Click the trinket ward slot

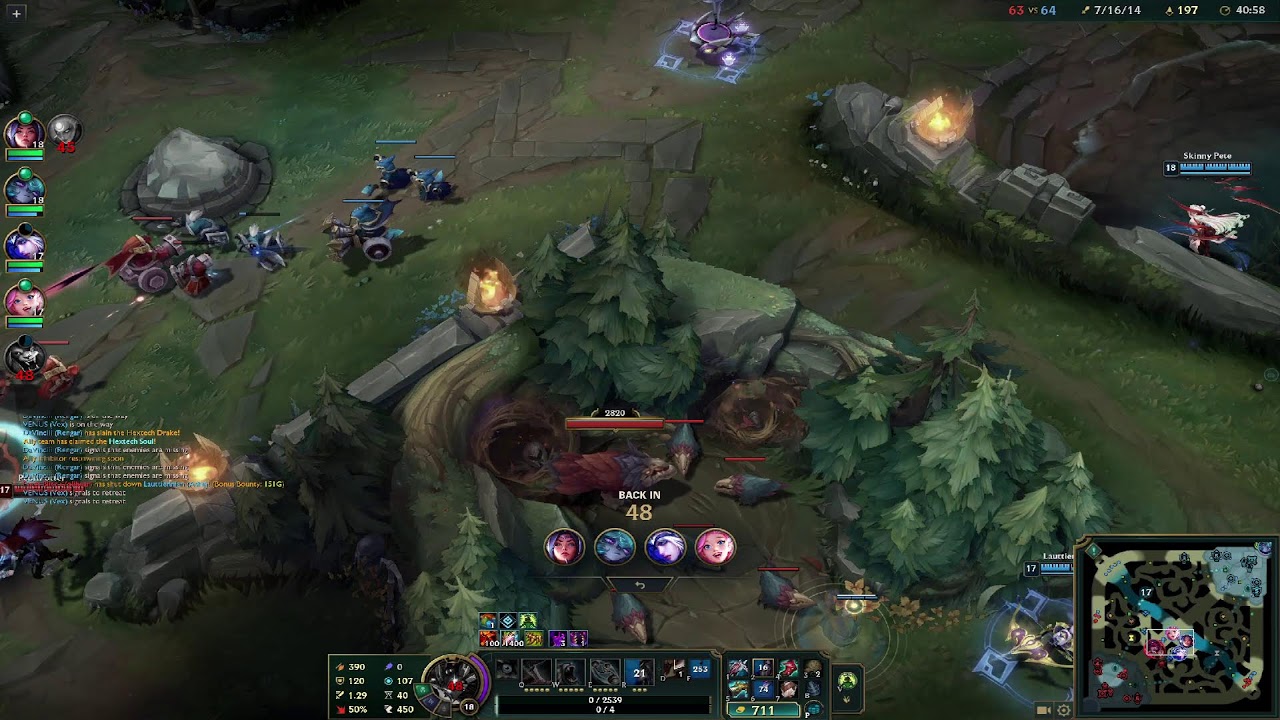click(x=812, y=669)
